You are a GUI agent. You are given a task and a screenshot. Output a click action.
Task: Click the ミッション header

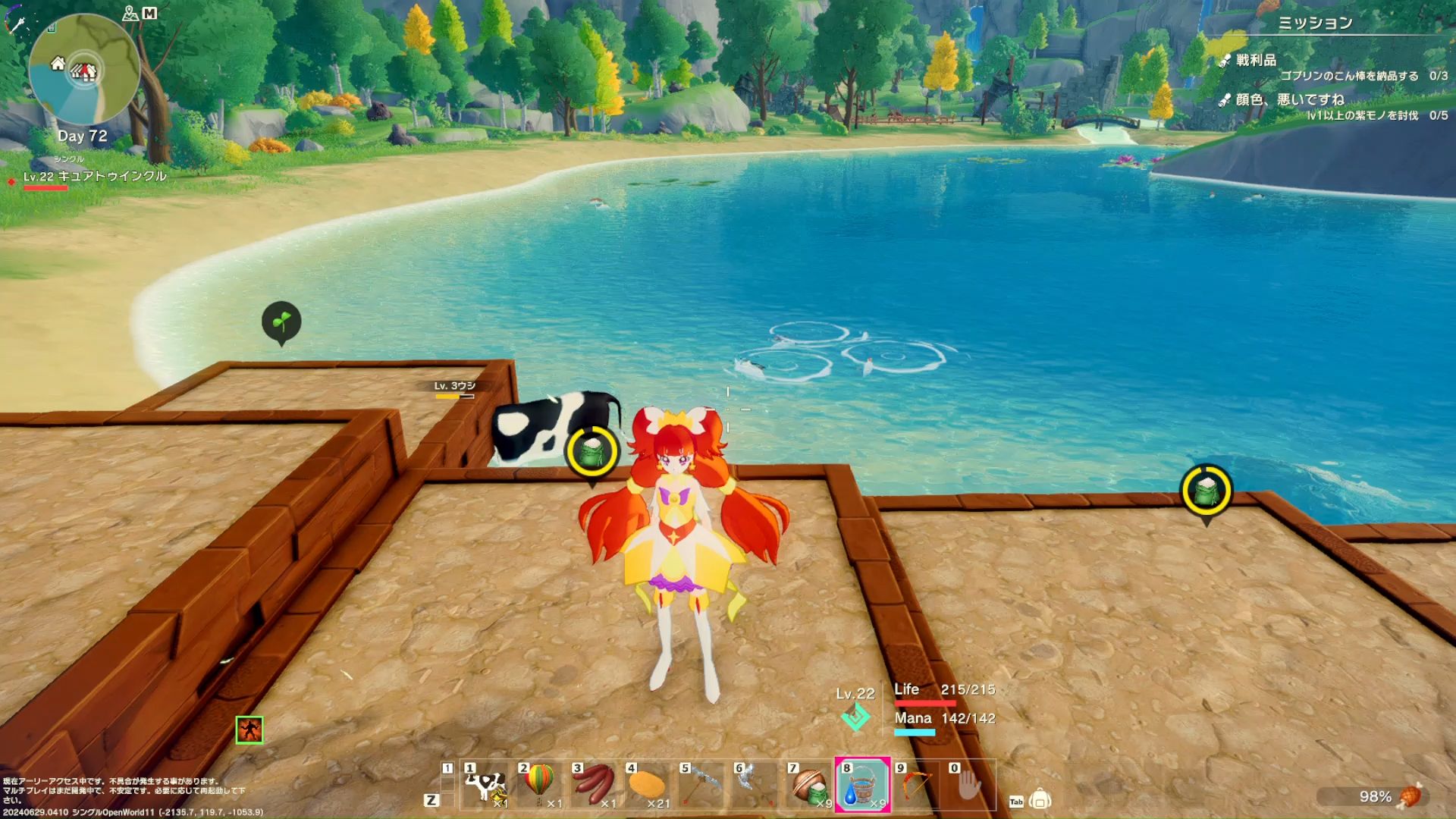[1315, 23]
